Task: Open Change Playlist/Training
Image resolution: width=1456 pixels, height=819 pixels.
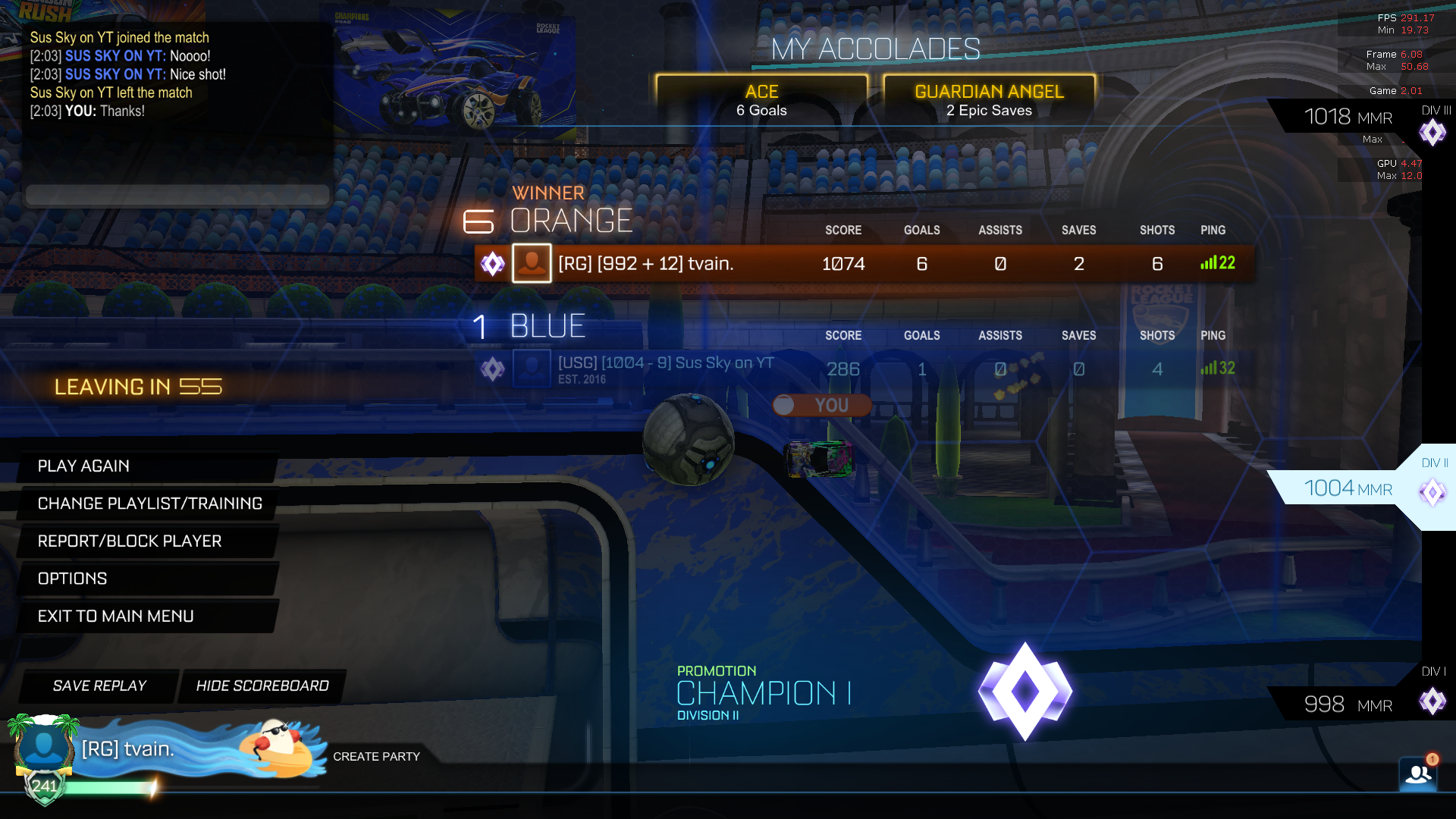Action: 149,503
